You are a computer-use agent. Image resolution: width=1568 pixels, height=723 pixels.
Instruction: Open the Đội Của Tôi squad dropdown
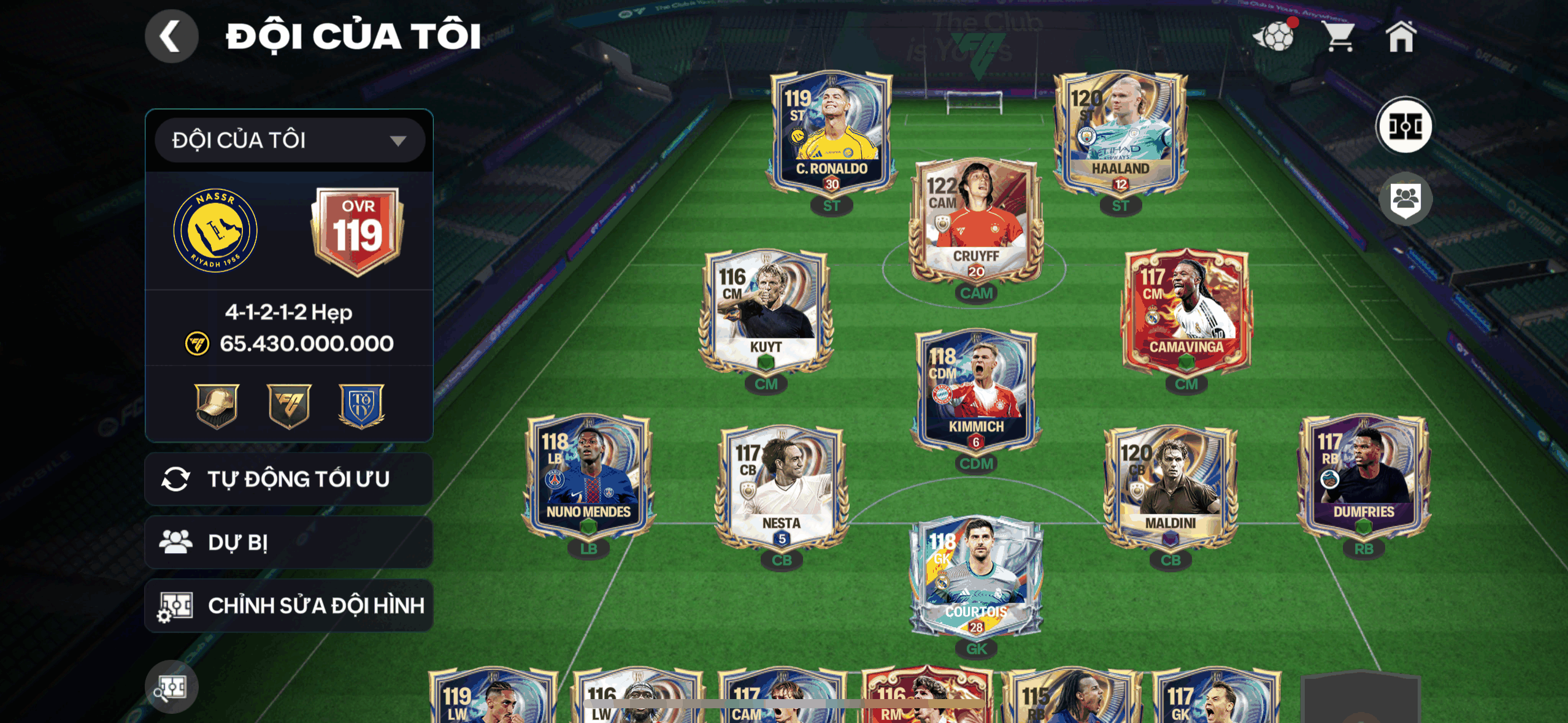click(x=290, y=140)
